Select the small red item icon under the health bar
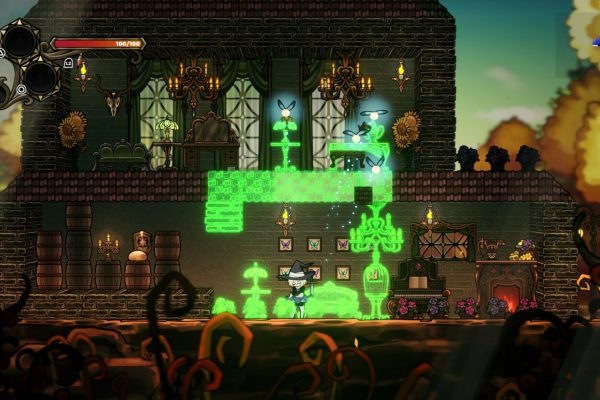 click(x=80, y=60)
